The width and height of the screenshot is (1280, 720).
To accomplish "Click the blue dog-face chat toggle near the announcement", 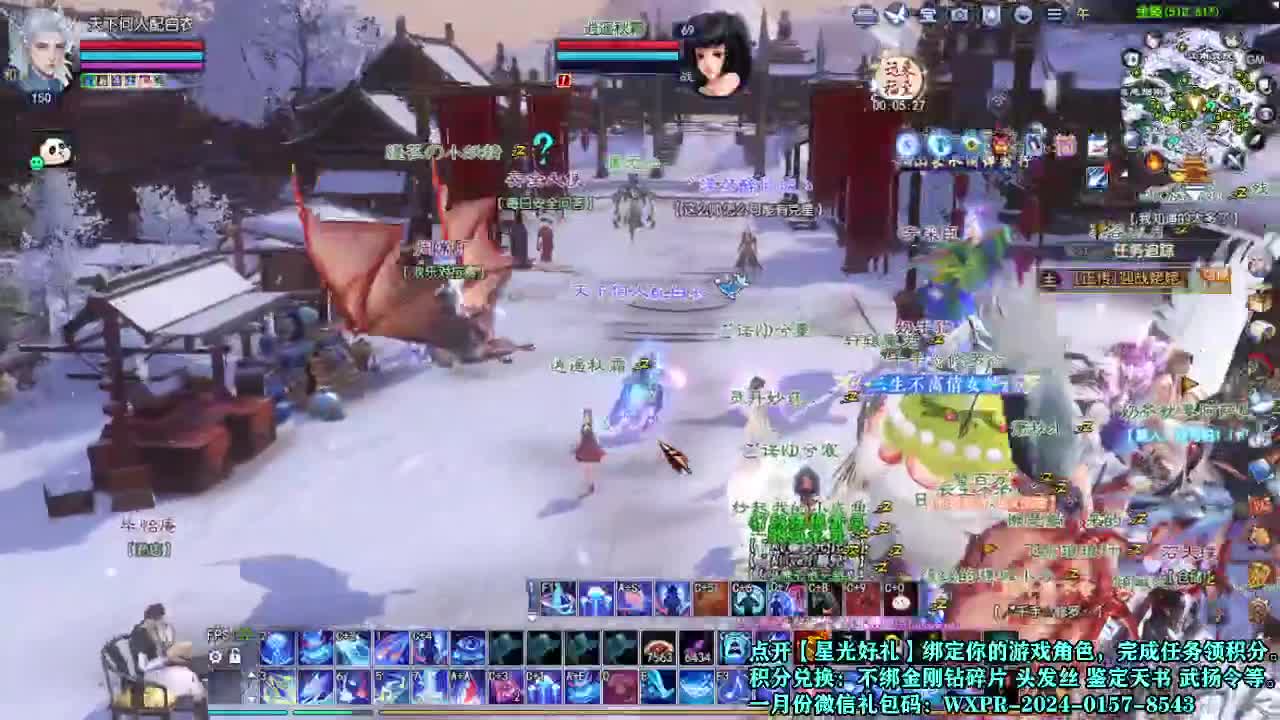I will (736, 647).
